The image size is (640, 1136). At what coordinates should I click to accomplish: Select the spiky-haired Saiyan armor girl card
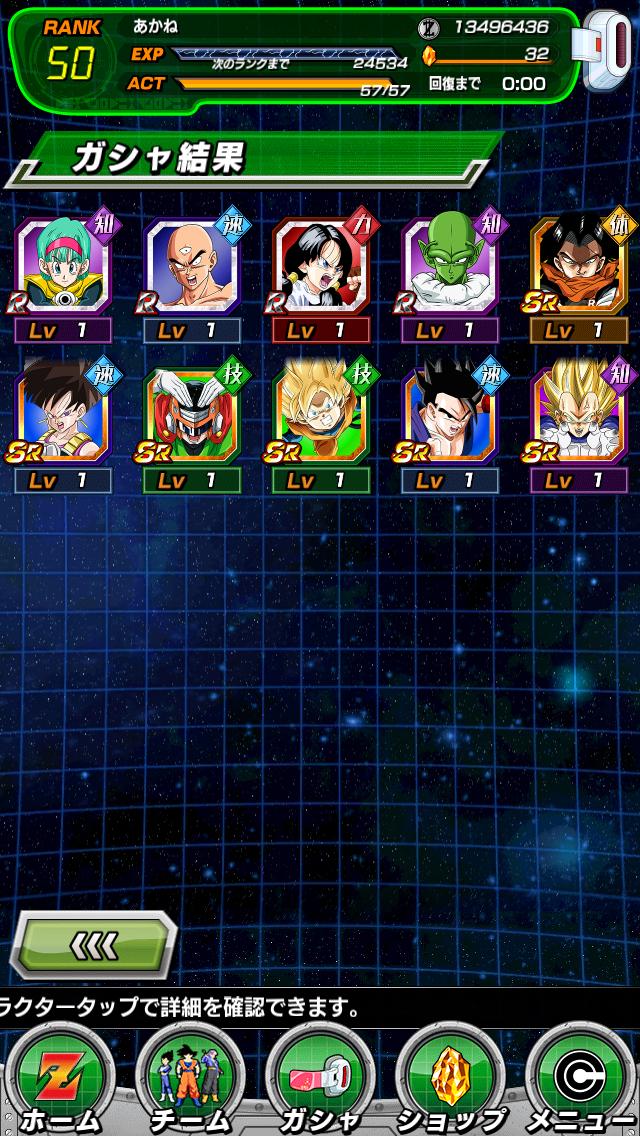tap(63, 415)
